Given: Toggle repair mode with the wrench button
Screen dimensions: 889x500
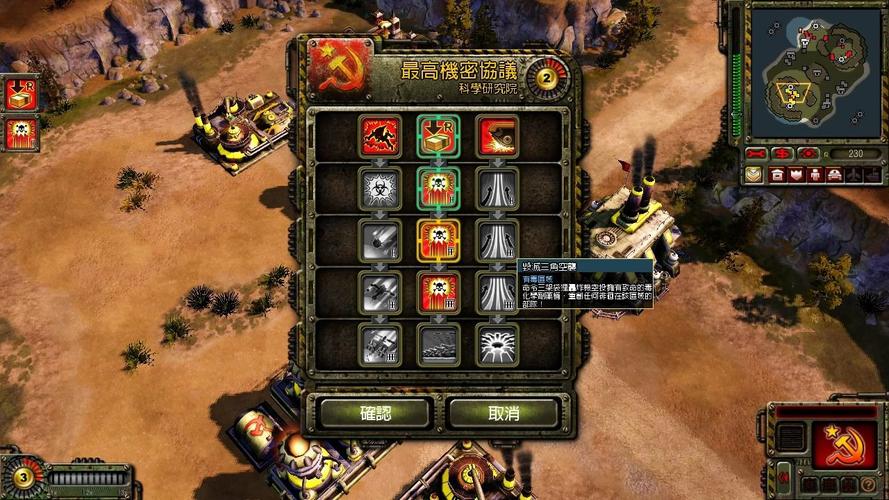Looking at the screenshot, I should pos(757,154).
